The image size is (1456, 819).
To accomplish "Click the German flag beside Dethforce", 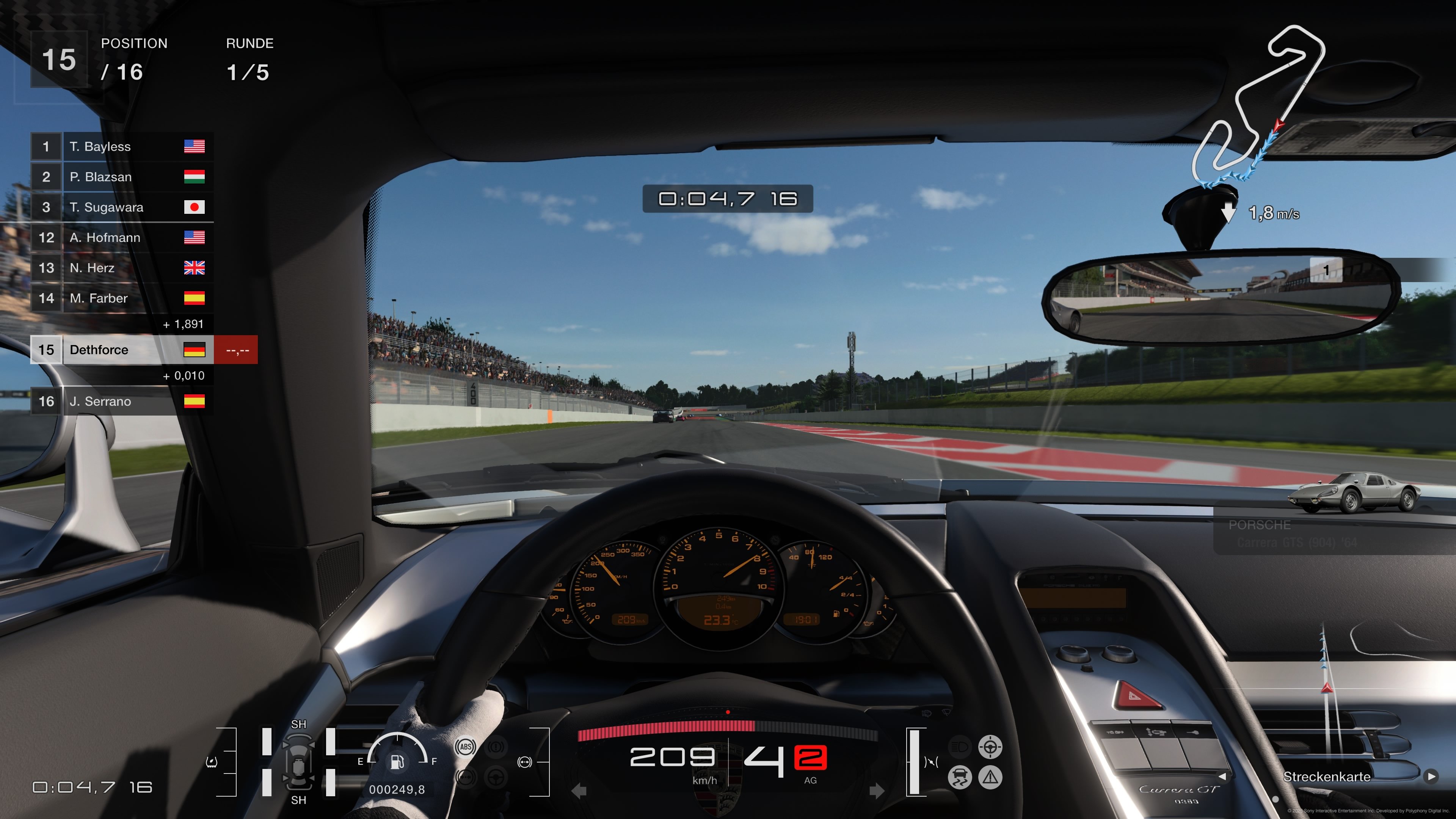I will click(x=195, y=350).
